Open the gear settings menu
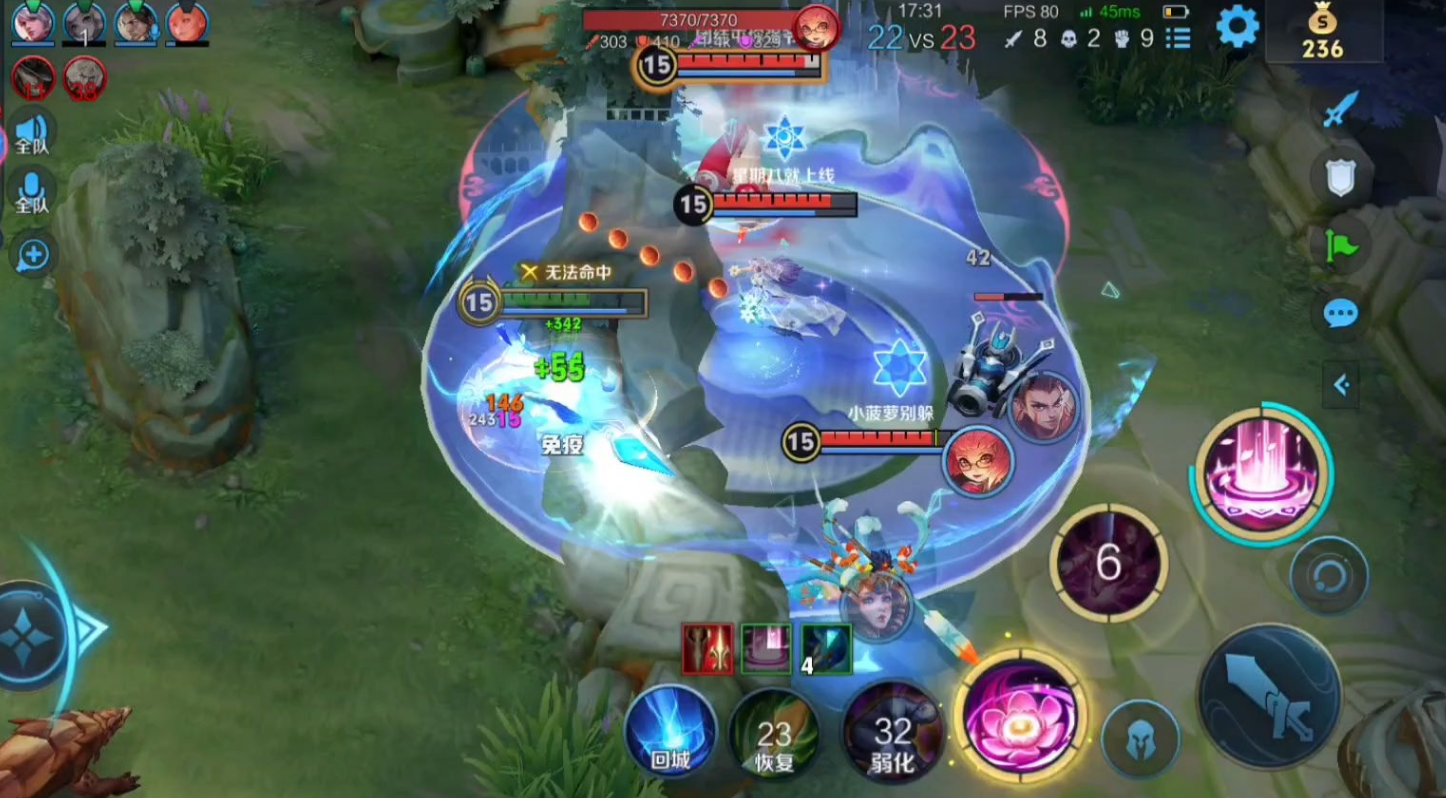This screenshot has height=798, width=1446. 1237,28
